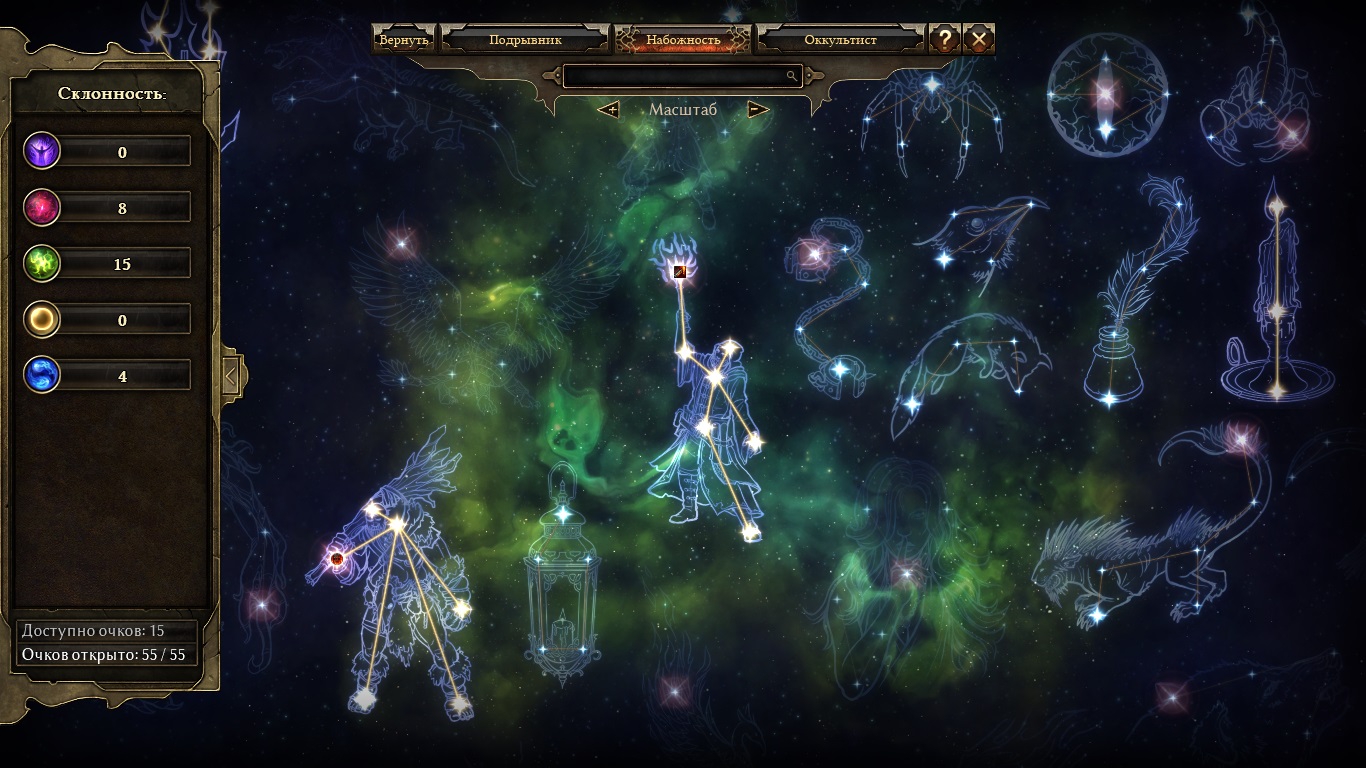Viewport: 1366px width, 768px height.
Task: Select the red affinity icon
Action: [x=43, y=208]
